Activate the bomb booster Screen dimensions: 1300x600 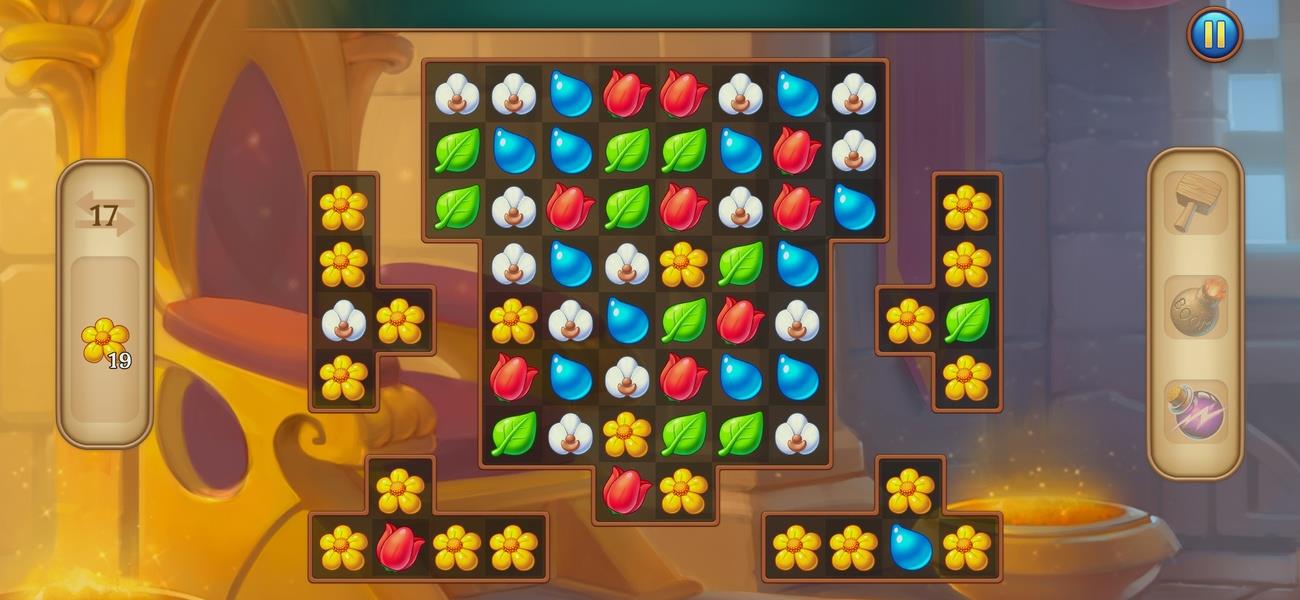tap(1195, 308)
